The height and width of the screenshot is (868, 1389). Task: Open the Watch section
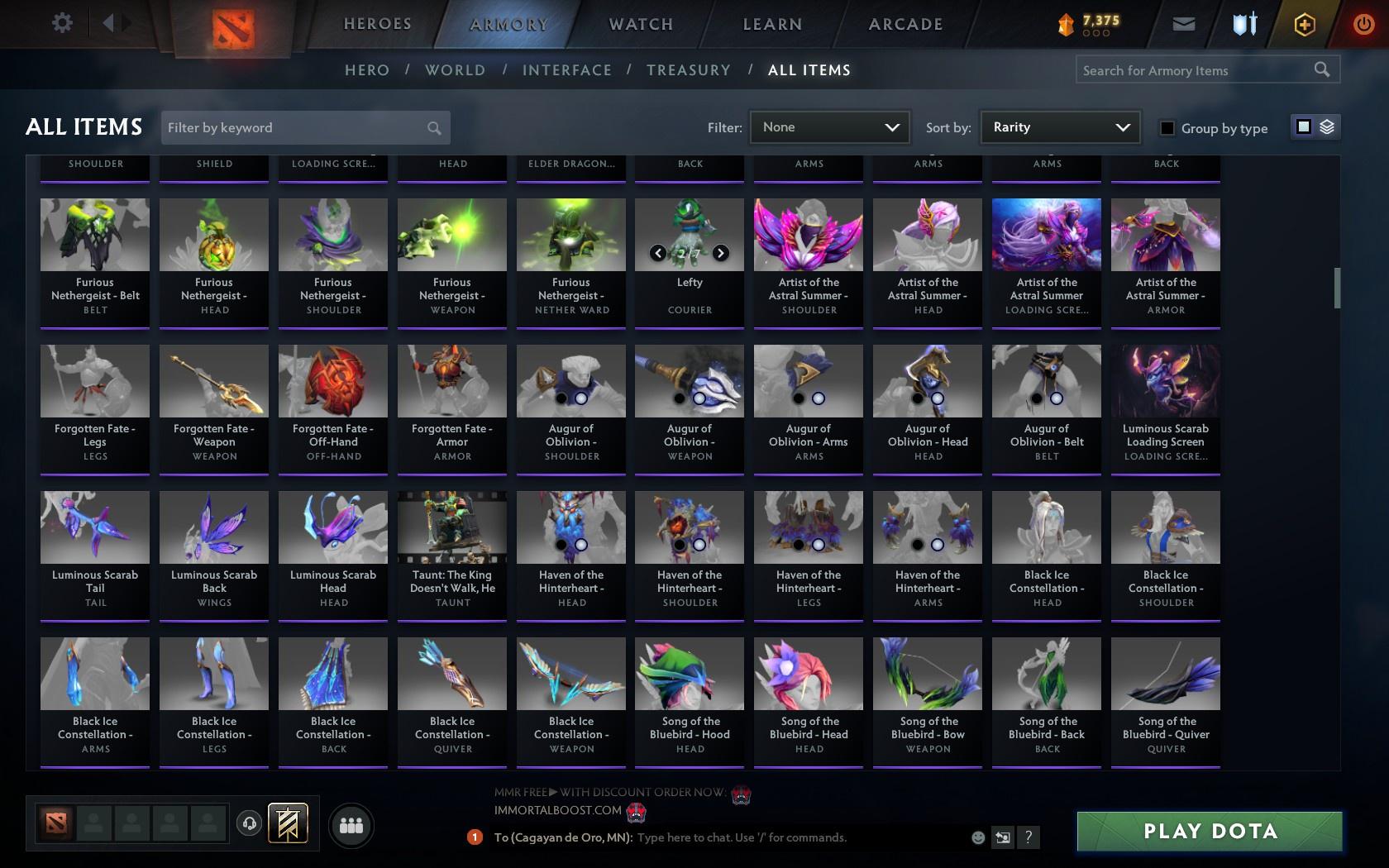pos(639,24)
